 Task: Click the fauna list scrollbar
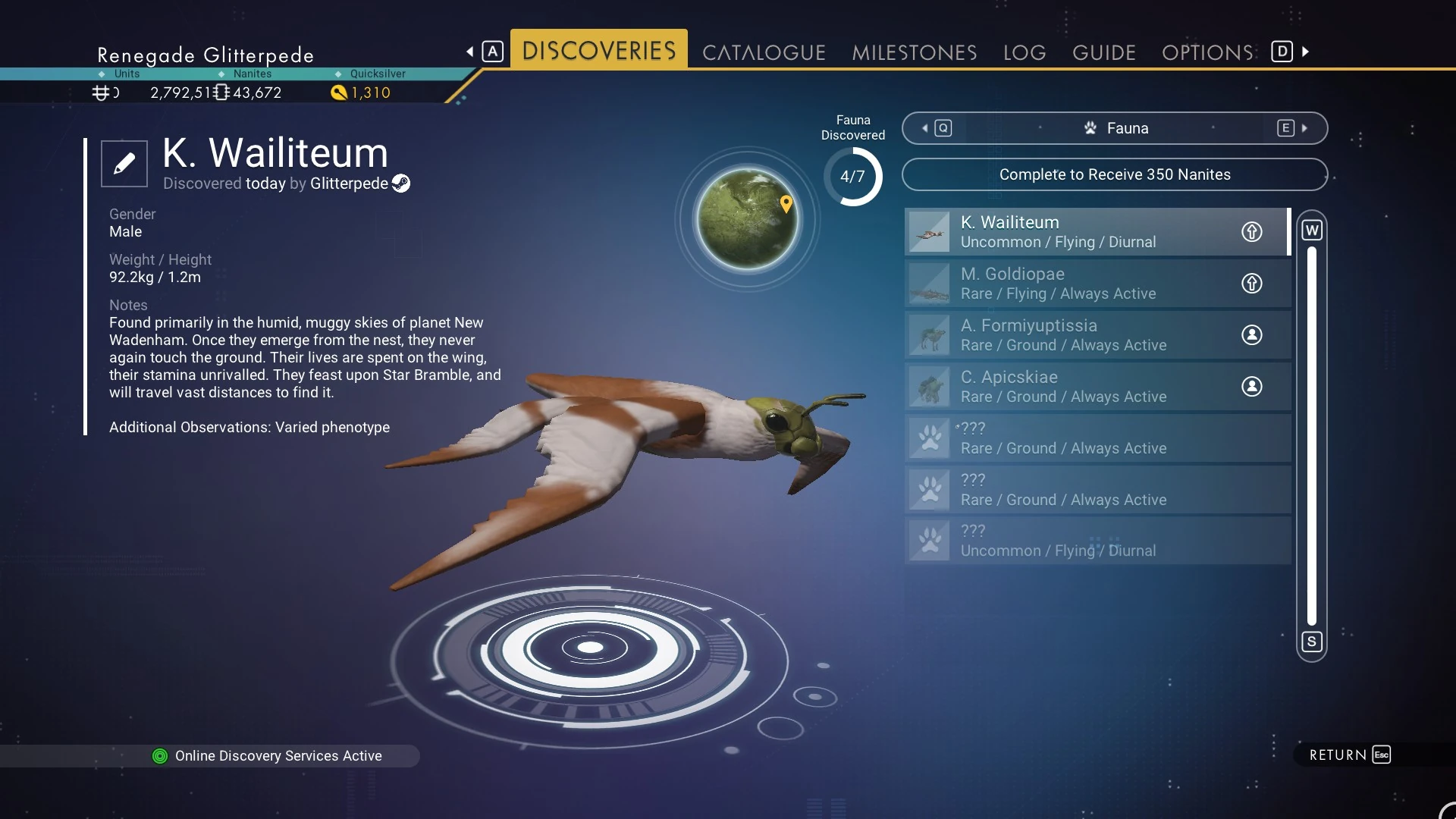click(1311, 435)
